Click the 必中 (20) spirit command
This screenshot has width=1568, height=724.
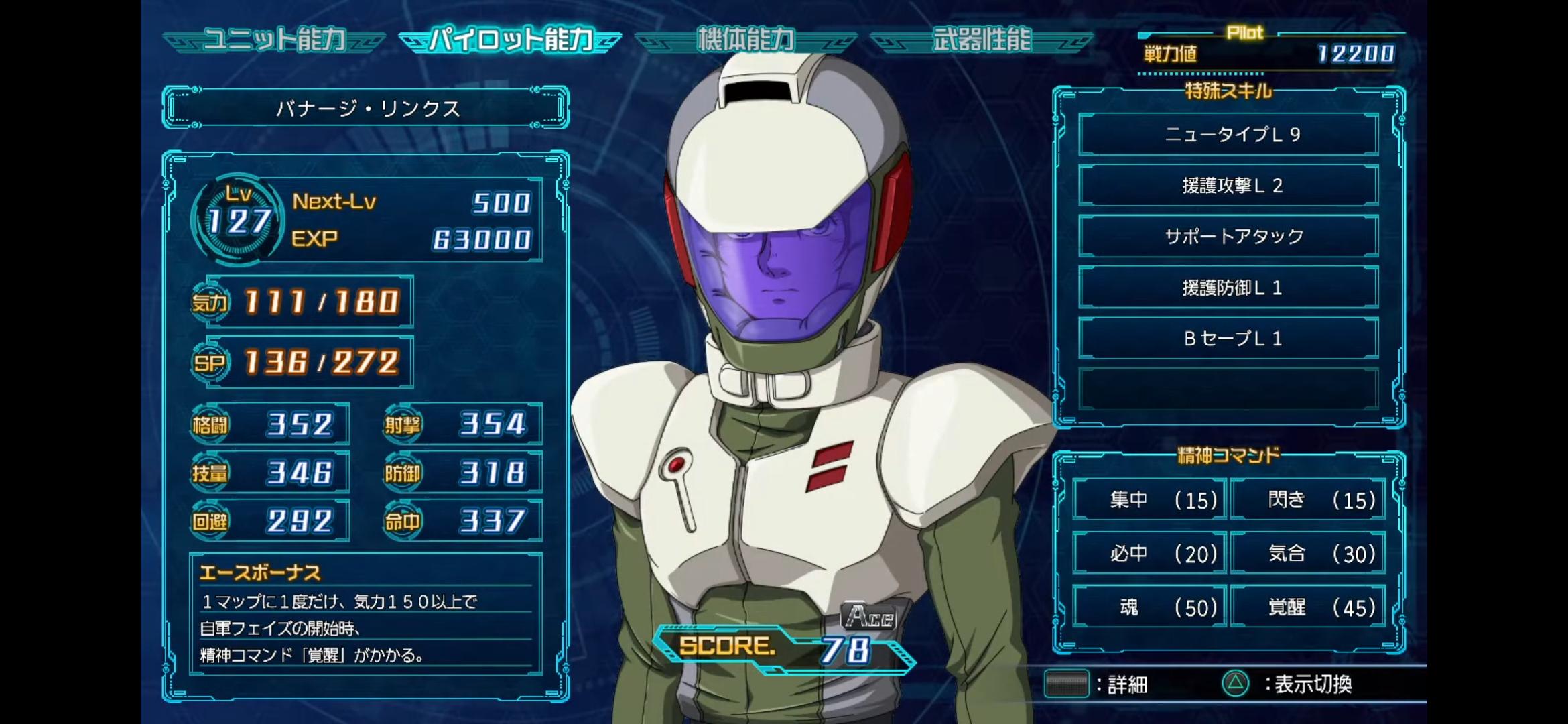1150,553
